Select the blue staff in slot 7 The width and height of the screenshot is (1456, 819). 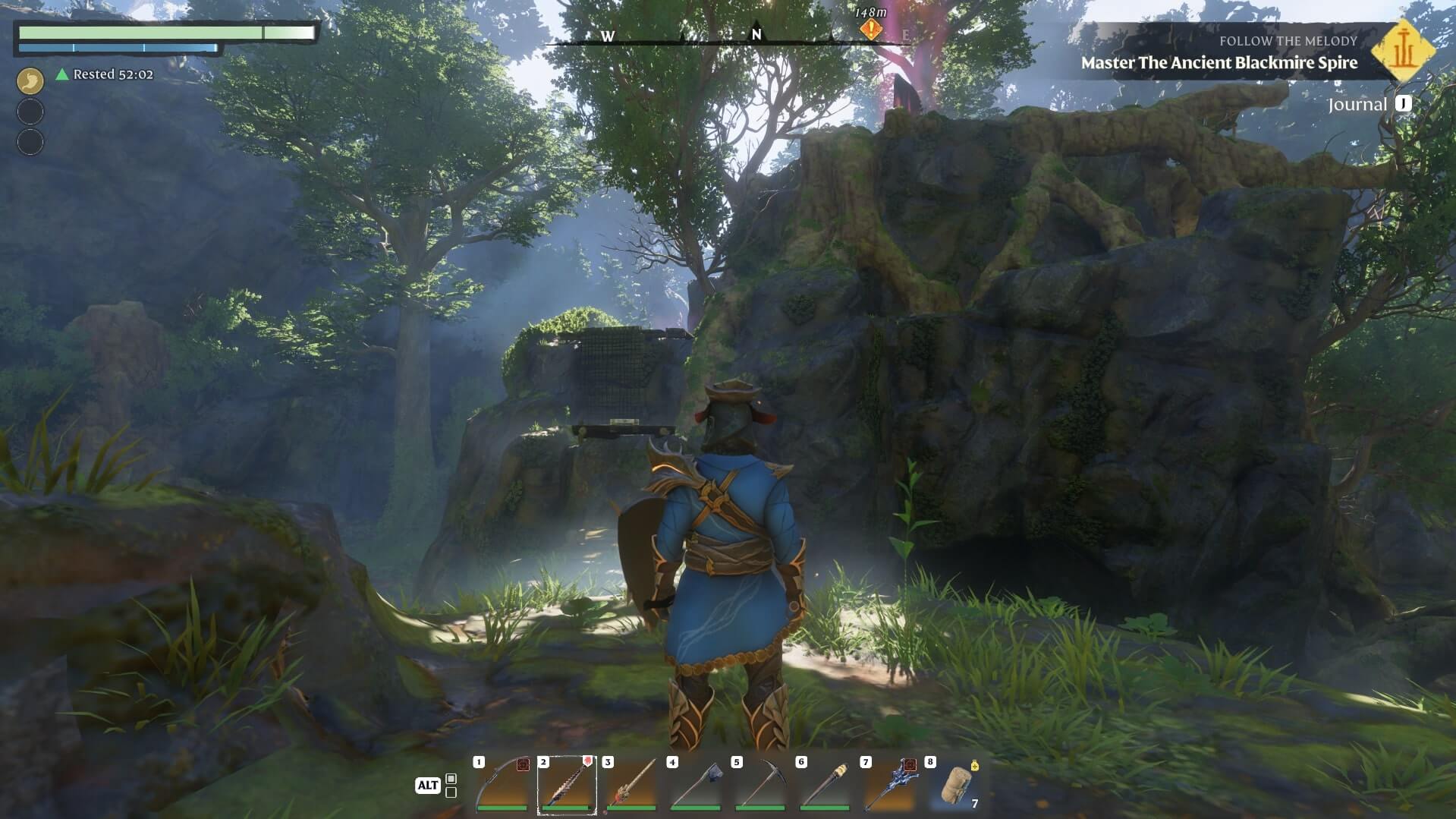pos(888,785)
